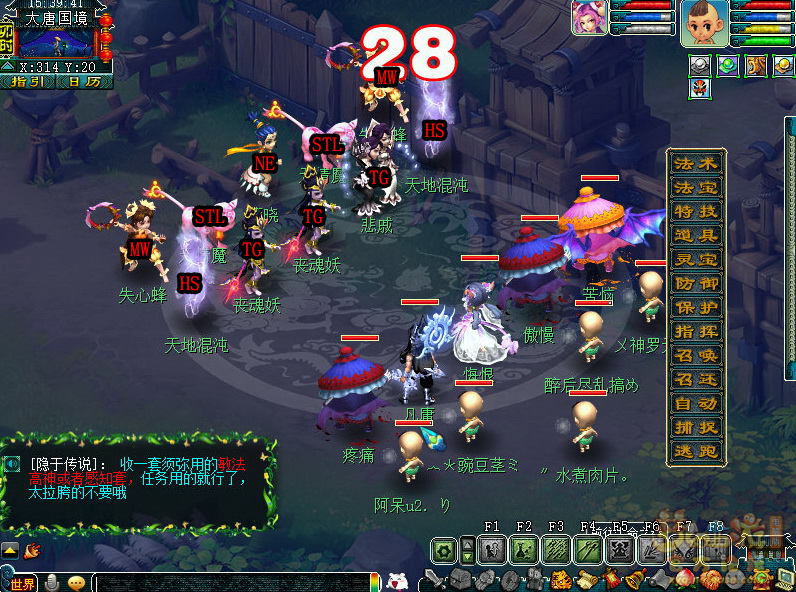
Task: Click the bald player character portrait
Action: (703, 23)
